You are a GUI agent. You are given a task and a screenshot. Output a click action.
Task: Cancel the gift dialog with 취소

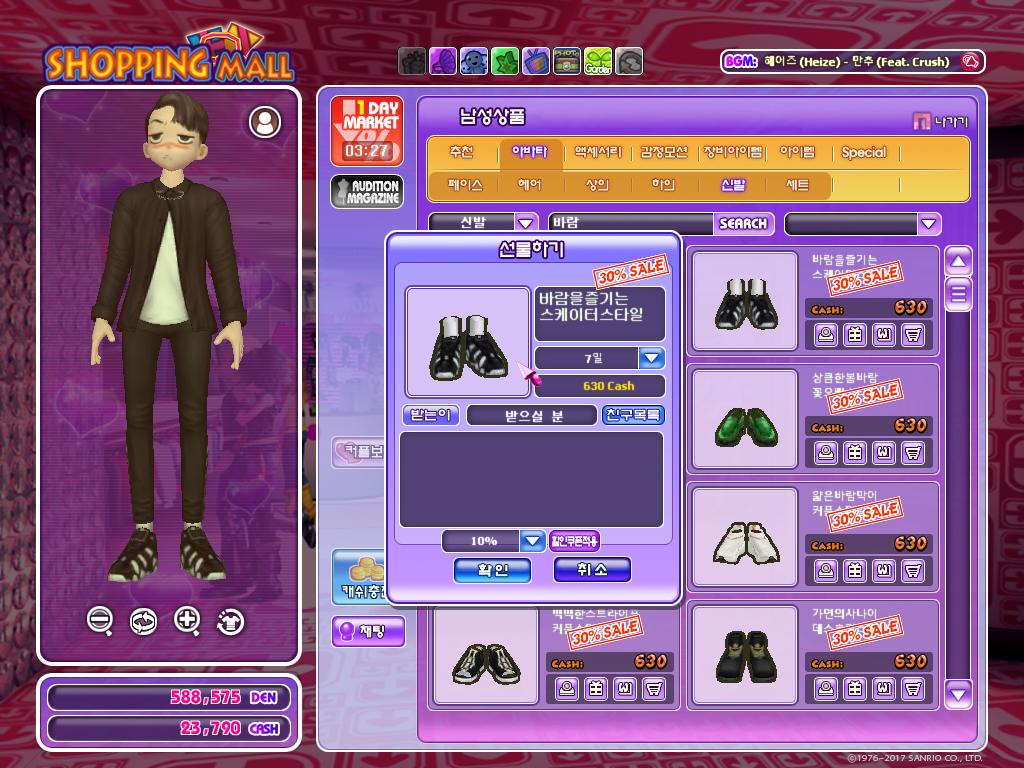click(593, 570)
